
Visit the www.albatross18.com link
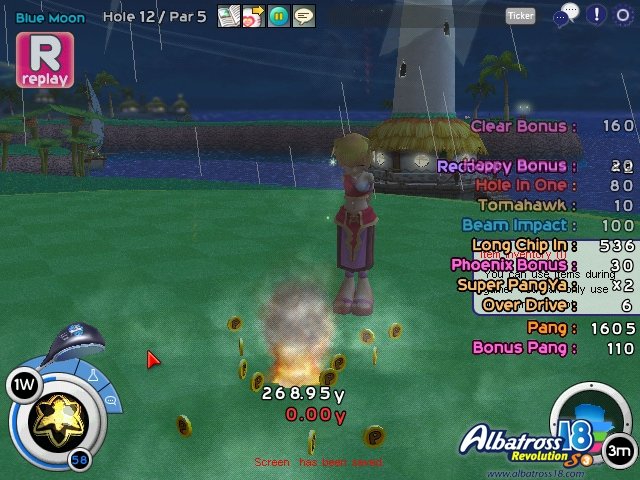click(536, 472)
